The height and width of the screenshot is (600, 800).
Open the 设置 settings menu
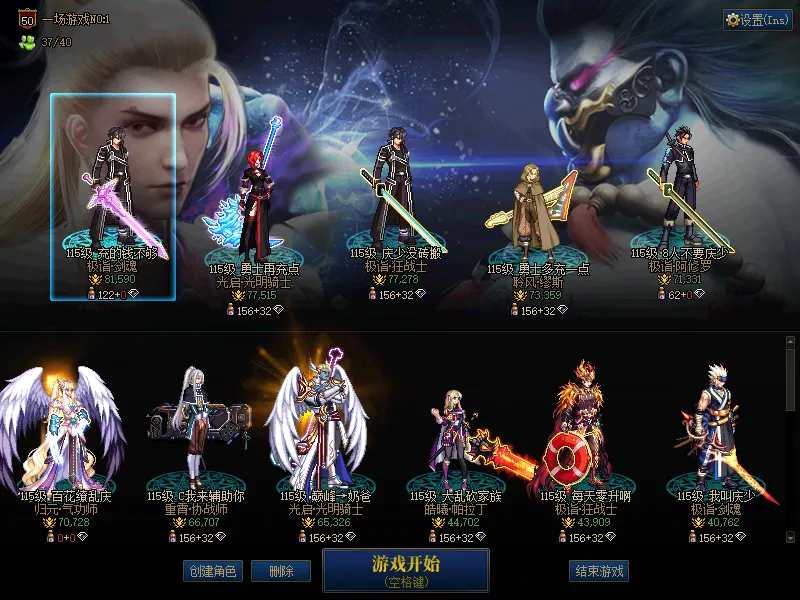pyautogui.click(x=757, y=19)
